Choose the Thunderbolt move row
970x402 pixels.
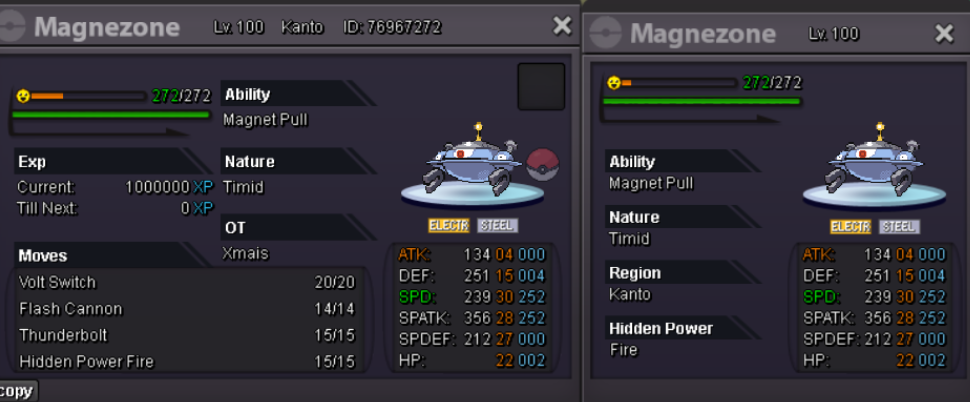[186, 335]
